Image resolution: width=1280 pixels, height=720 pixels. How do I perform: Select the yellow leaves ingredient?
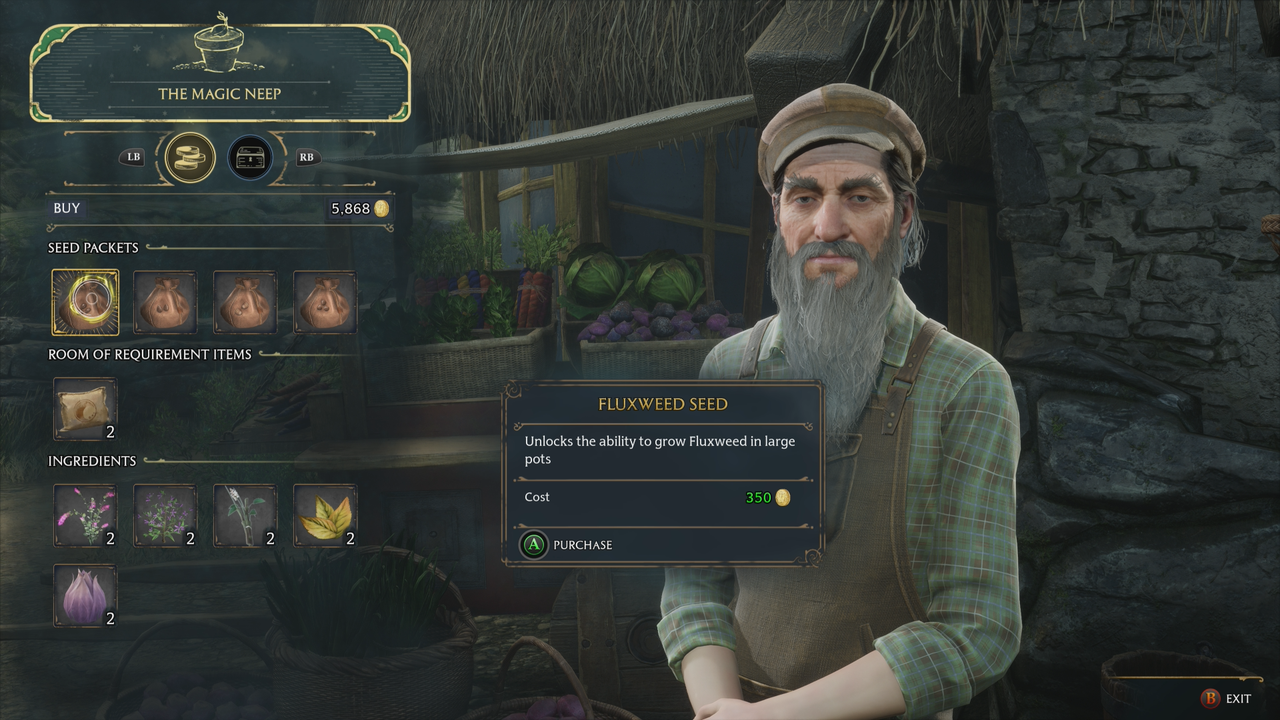325,515
